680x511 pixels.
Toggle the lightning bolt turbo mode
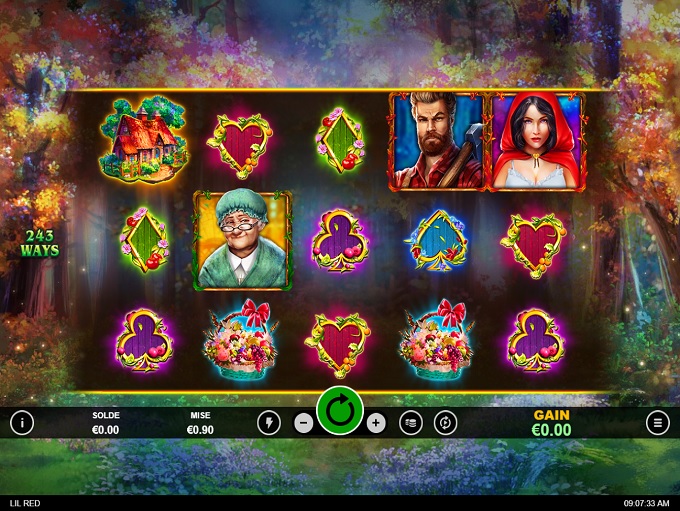(x=269, y=422)
